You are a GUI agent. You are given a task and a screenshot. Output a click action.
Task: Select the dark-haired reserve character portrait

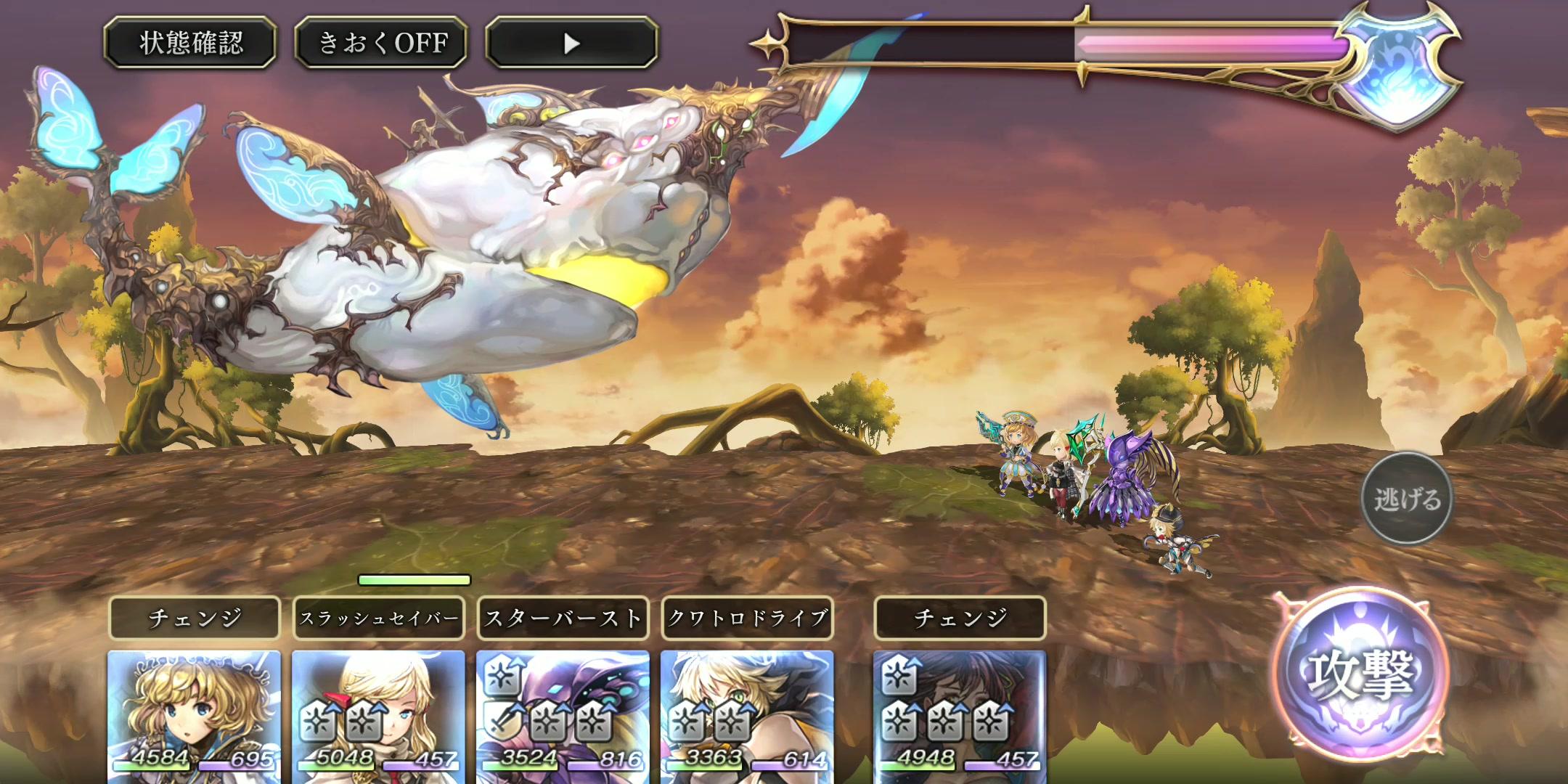(960, 715)
